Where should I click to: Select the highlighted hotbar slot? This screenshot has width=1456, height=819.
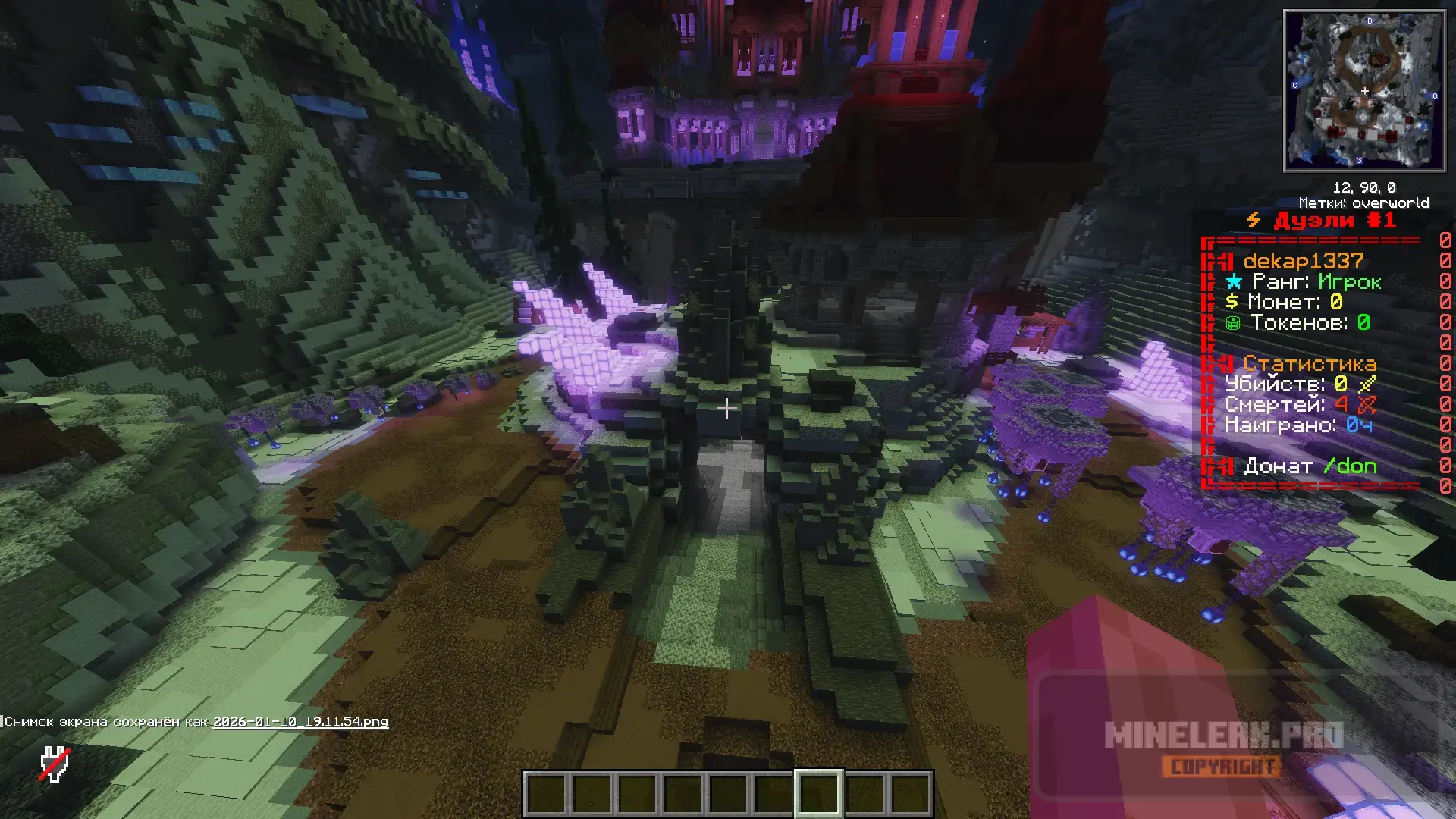[x=817, y=793]
